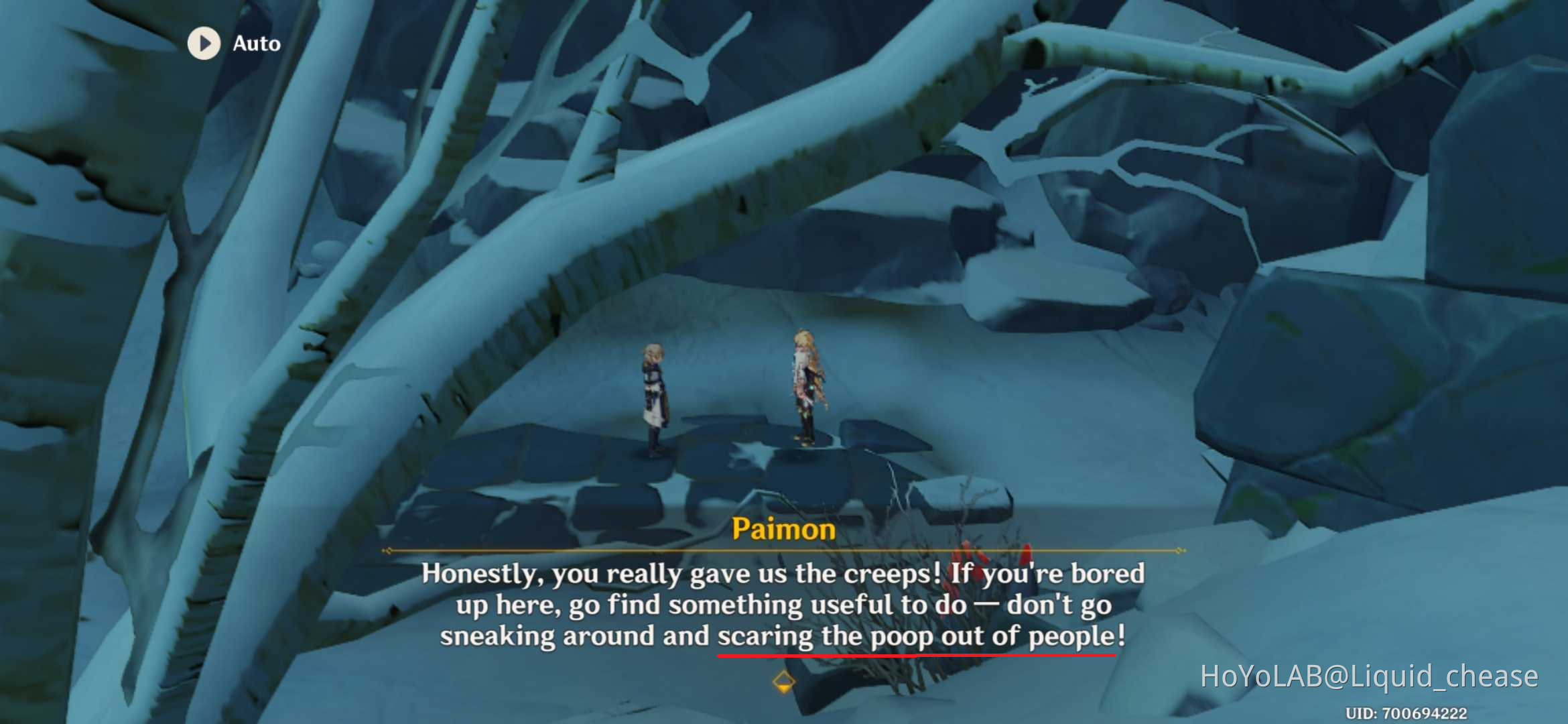The image size is (1568, 724).
Task: Expand the dialogue by clicking the continue marker
Action: tap(784, 681)
